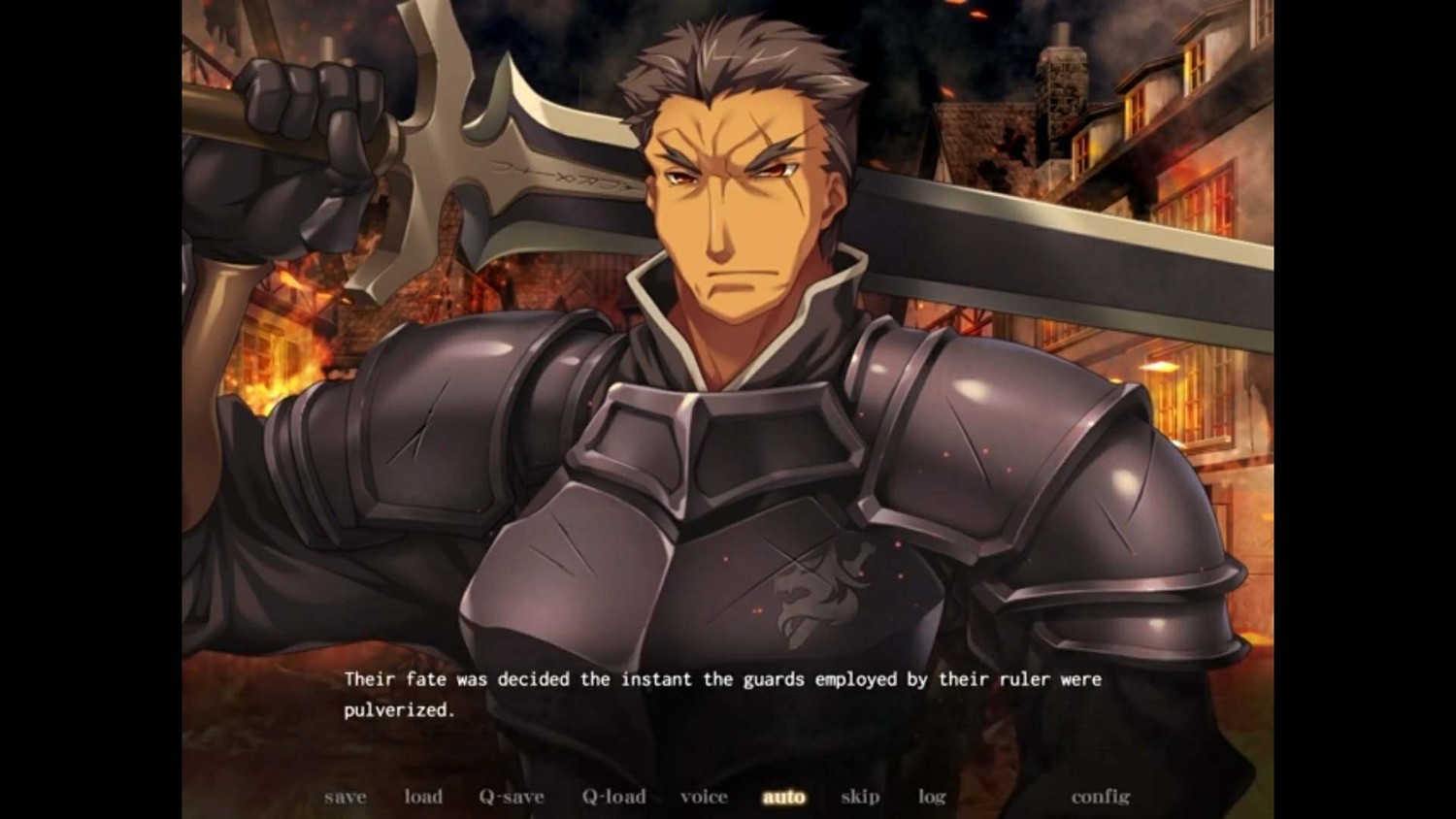This screenshot has width=1456, height=819.
Task: Activate the skip text option
Action: point(860,797)
